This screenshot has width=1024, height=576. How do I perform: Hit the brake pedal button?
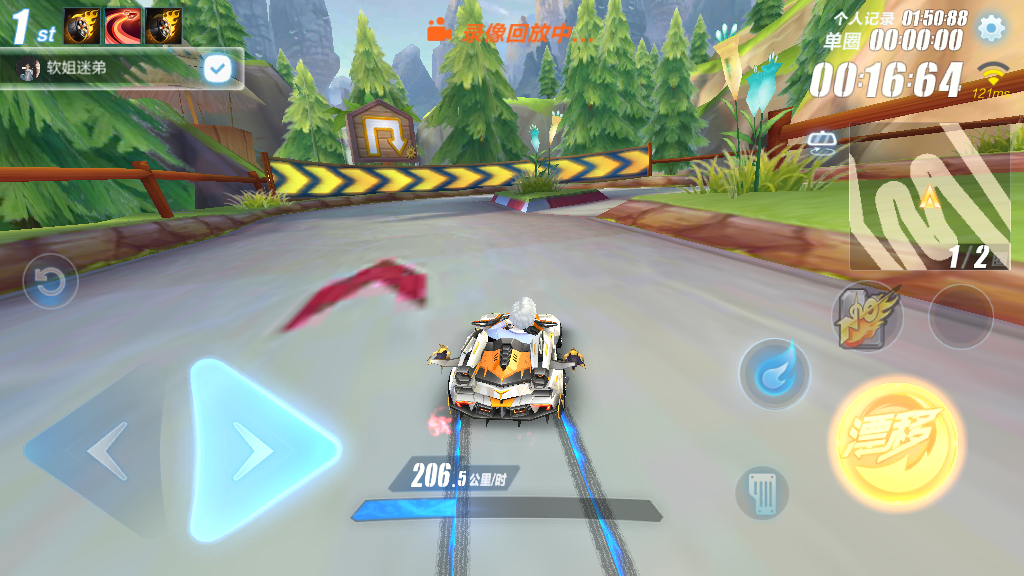(762, 492)
